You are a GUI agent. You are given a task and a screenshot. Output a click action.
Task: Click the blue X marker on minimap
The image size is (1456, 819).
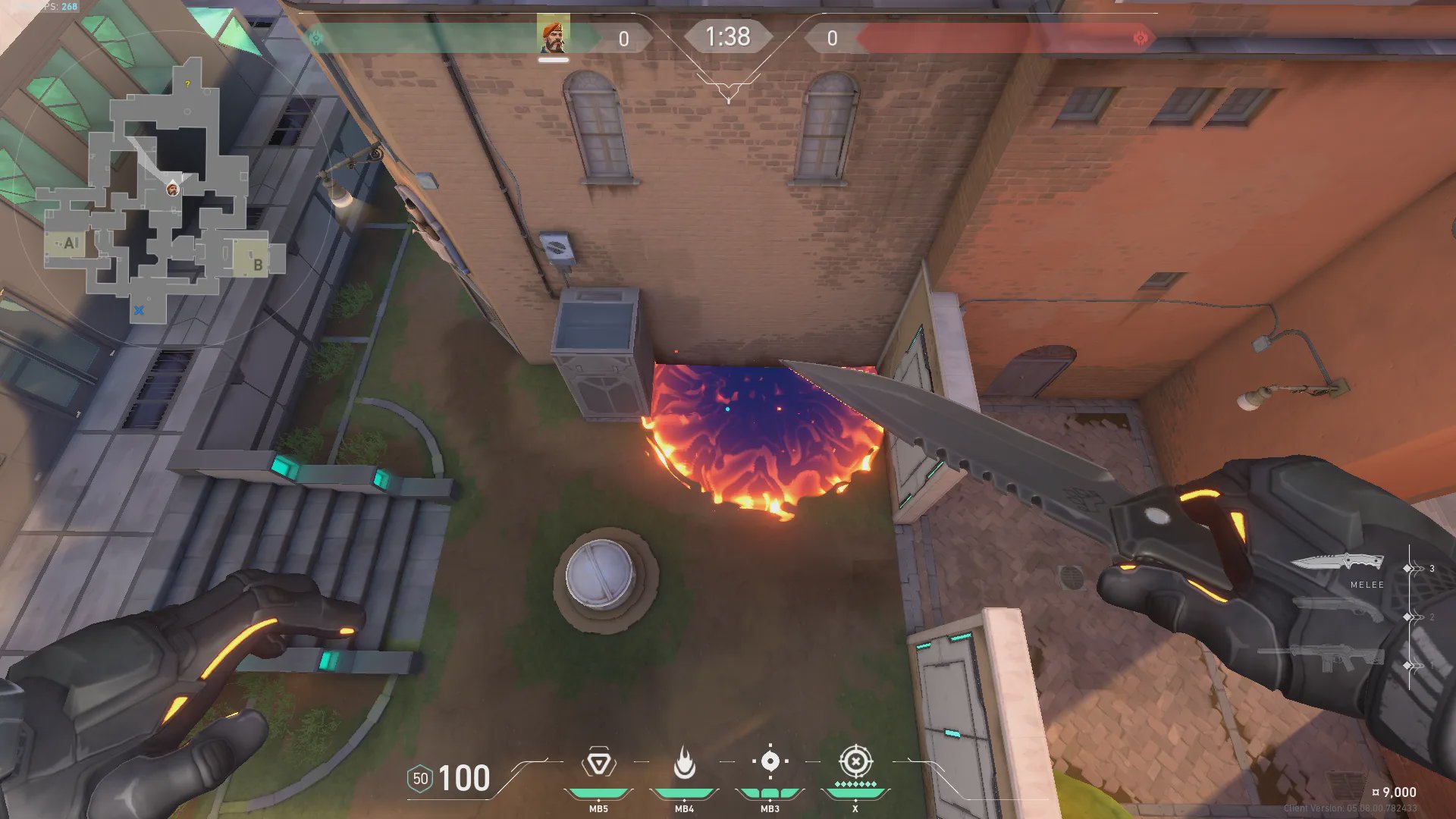(139, 310)
